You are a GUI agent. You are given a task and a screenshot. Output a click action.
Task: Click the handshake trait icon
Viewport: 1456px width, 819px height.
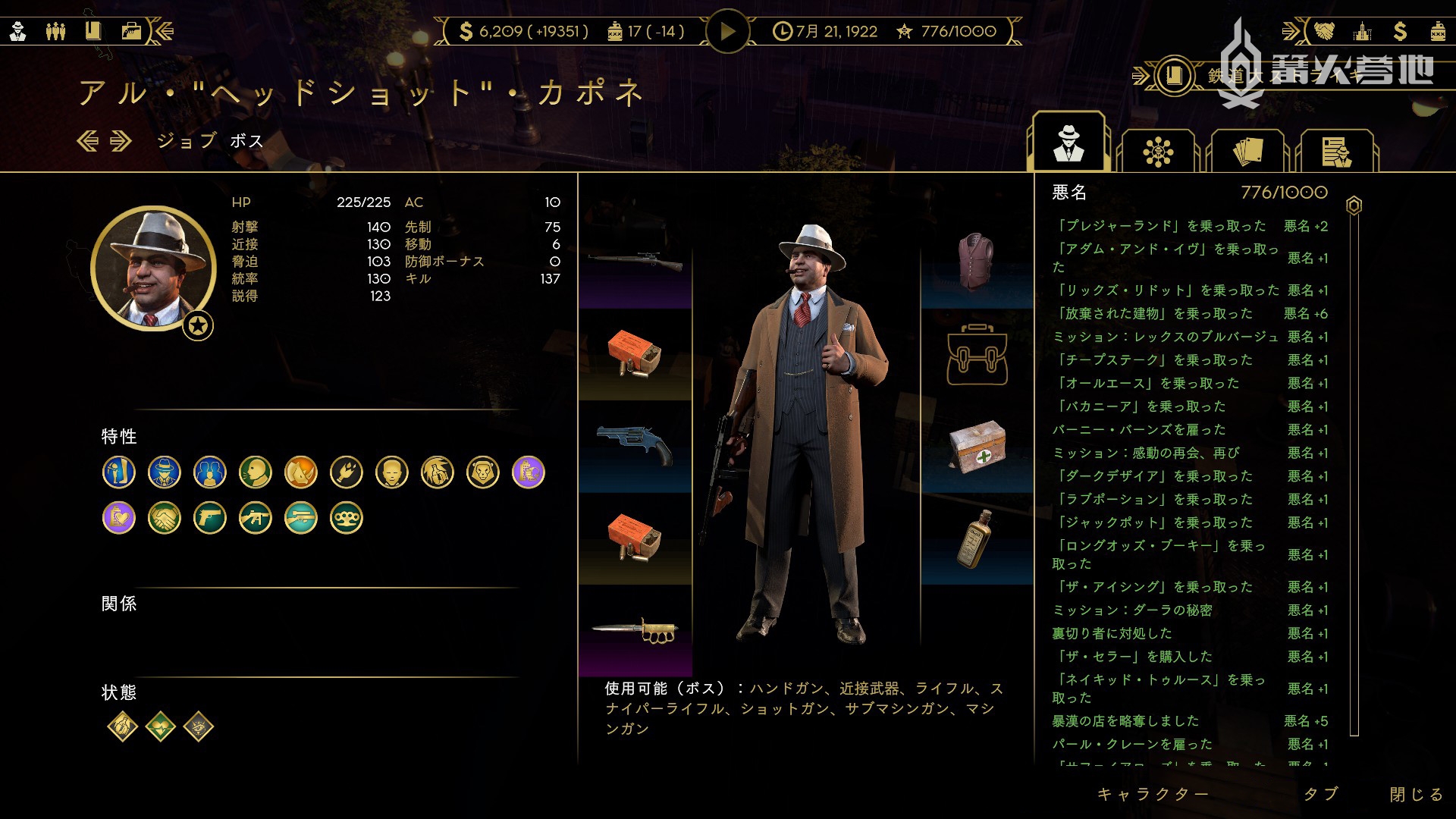165,518
